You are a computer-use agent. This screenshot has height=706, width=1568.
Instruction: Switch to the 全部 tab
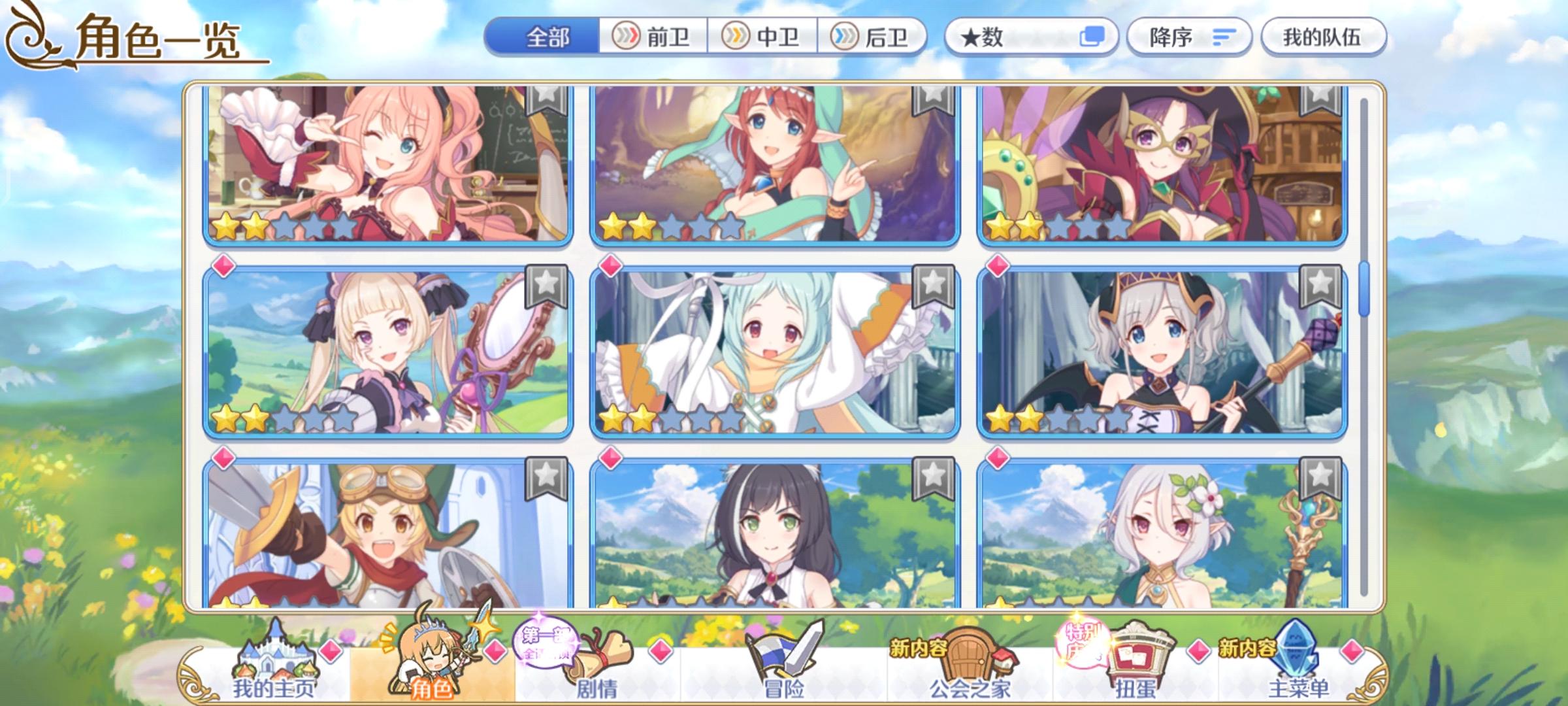[x=549, y=37]
